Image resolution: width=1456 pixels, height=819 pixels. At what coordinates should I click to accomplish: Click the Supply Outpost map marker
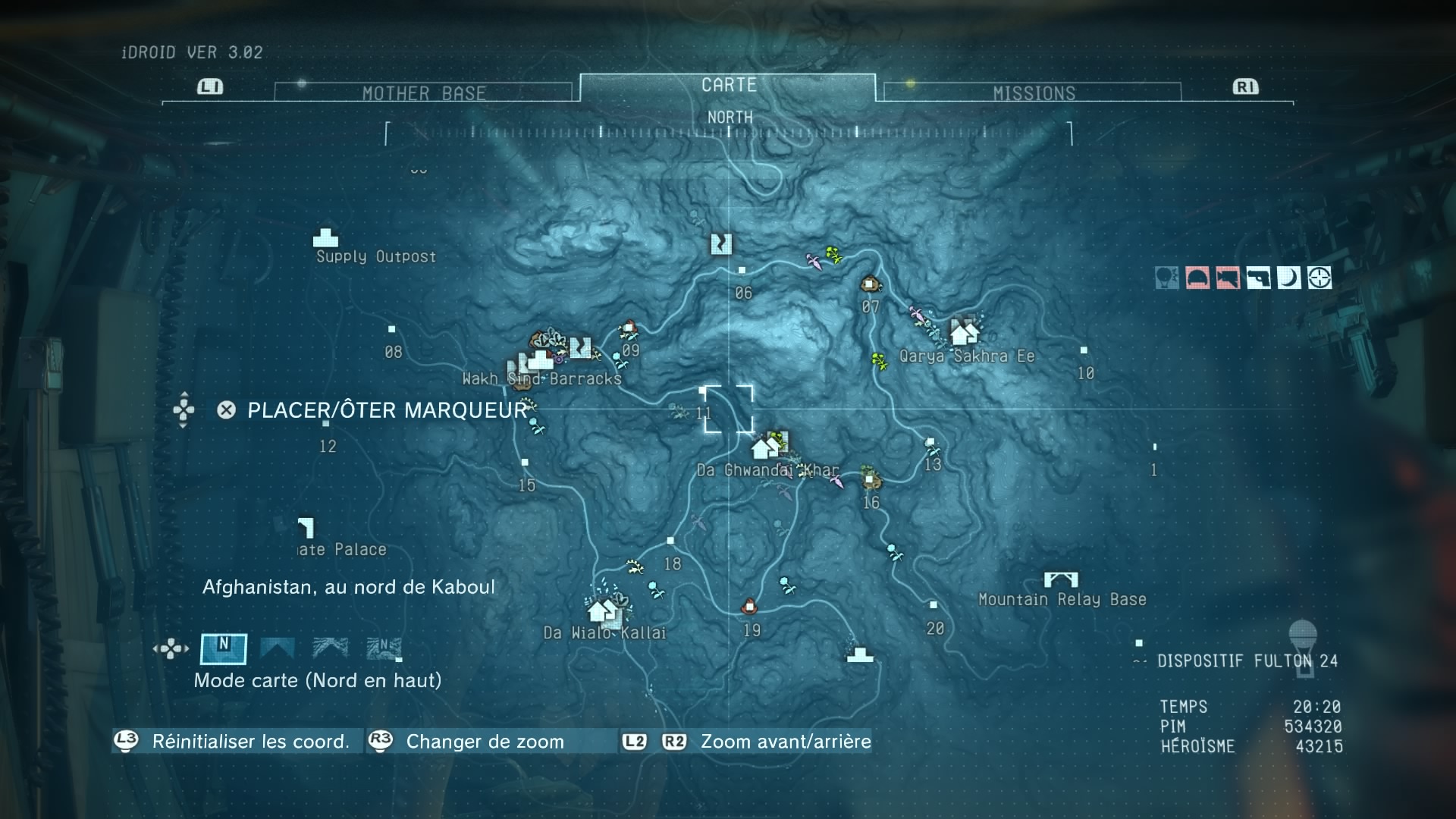click(326, 238)
